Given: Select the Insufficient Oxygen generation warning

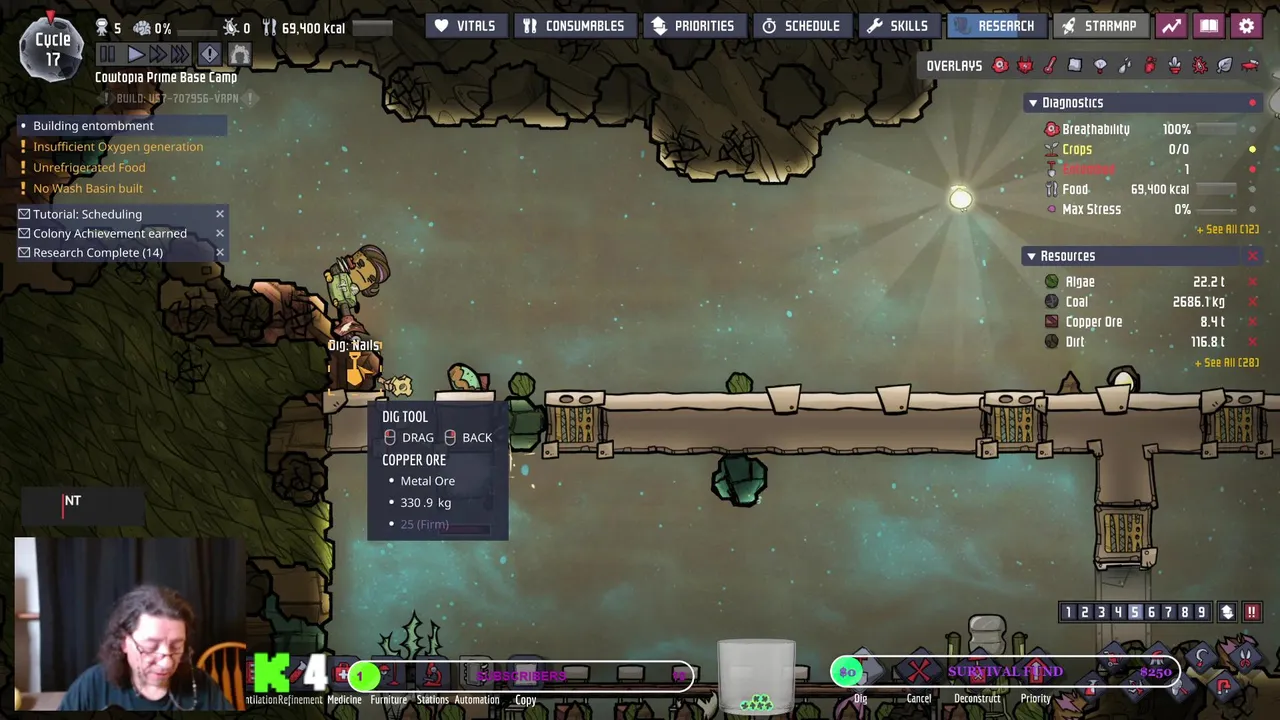Looking at the screenshot, I should [117, 147].
